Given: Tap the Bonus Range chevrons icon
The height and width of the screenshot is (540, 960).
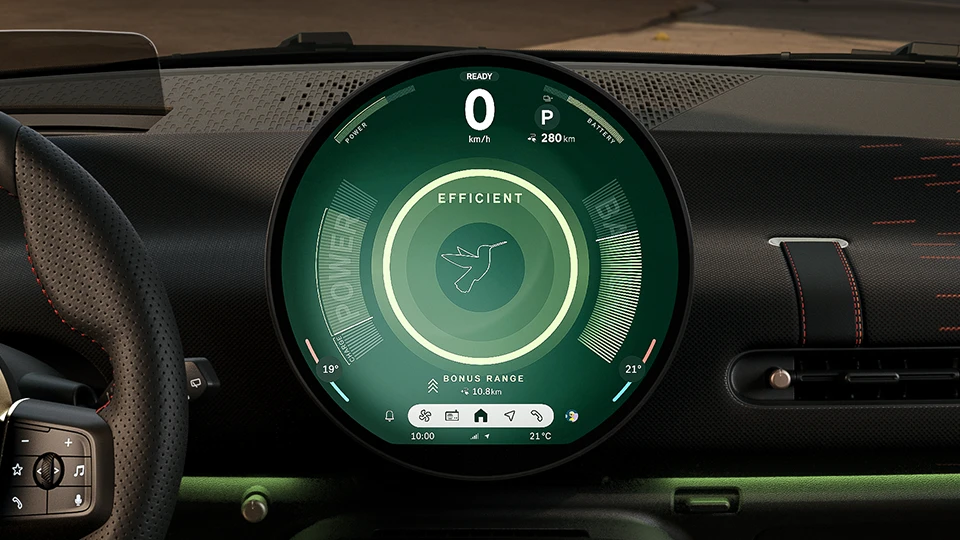Looking at the screenshot, I should click(432, 385).
